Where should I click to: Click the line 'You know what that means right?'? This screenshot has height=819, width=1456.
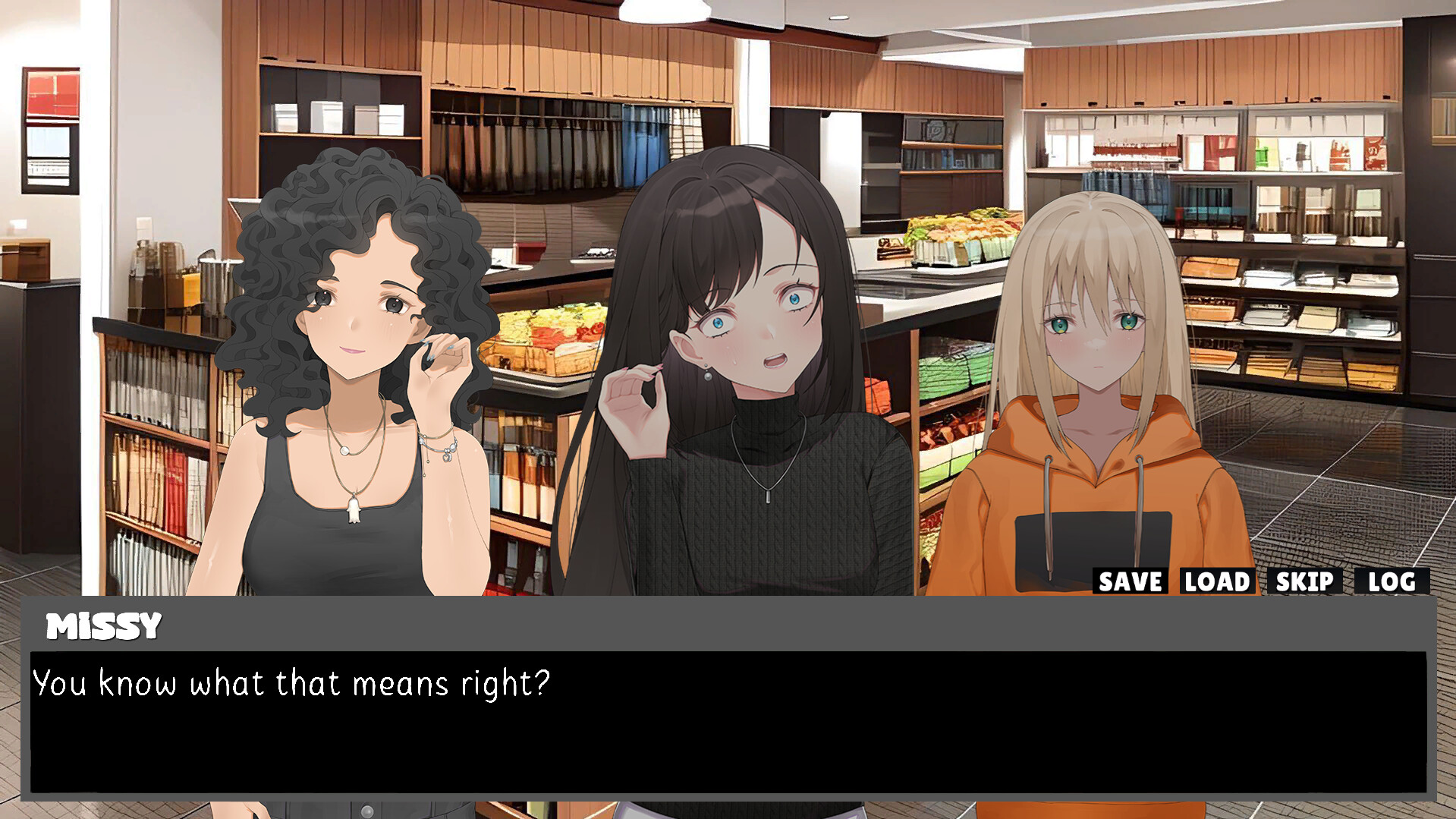pyautogui.click(x=291, y=682)
